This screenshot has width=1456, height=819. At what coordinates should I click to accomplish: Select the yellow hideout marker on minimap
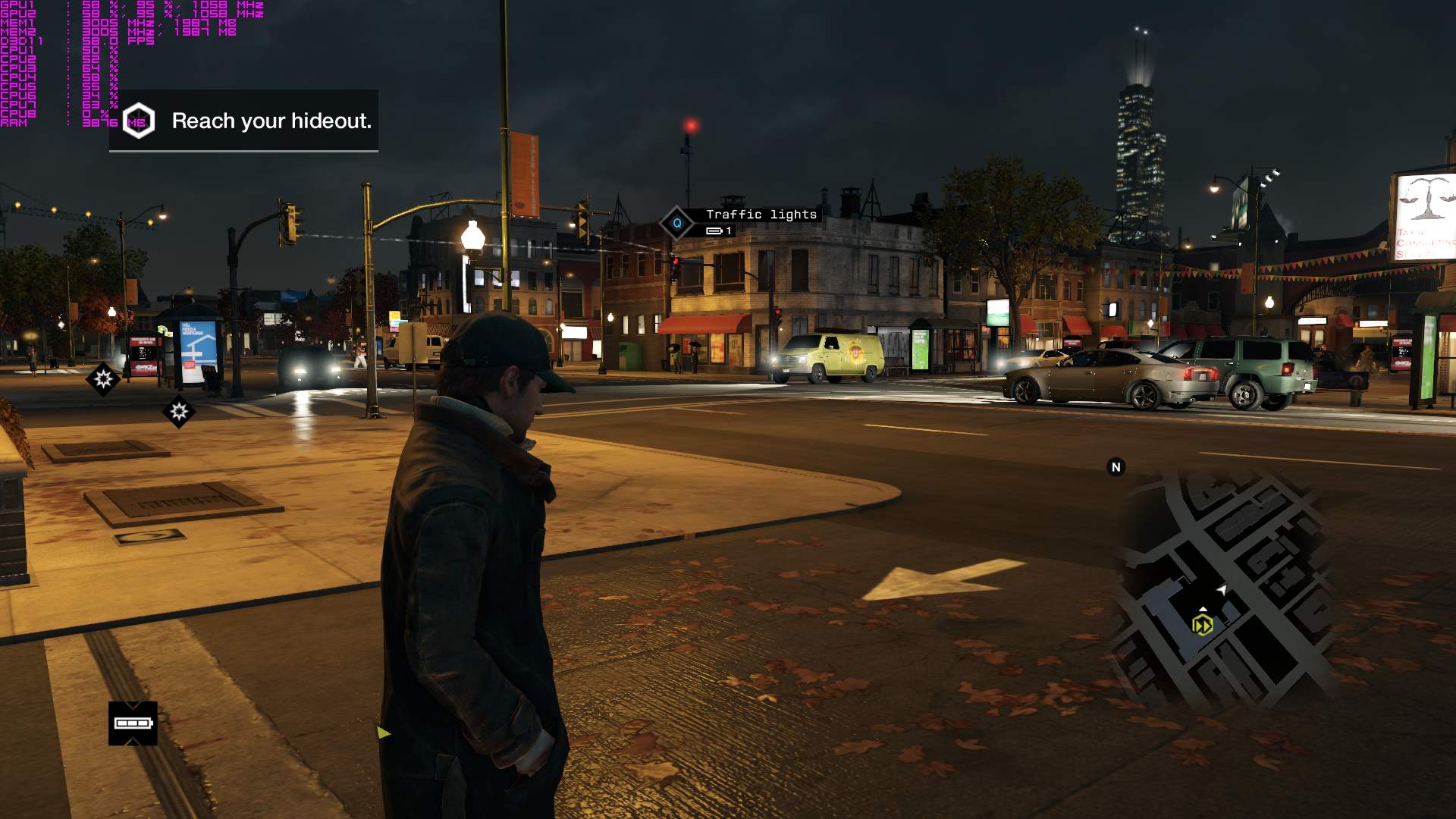click(1202, 625)
